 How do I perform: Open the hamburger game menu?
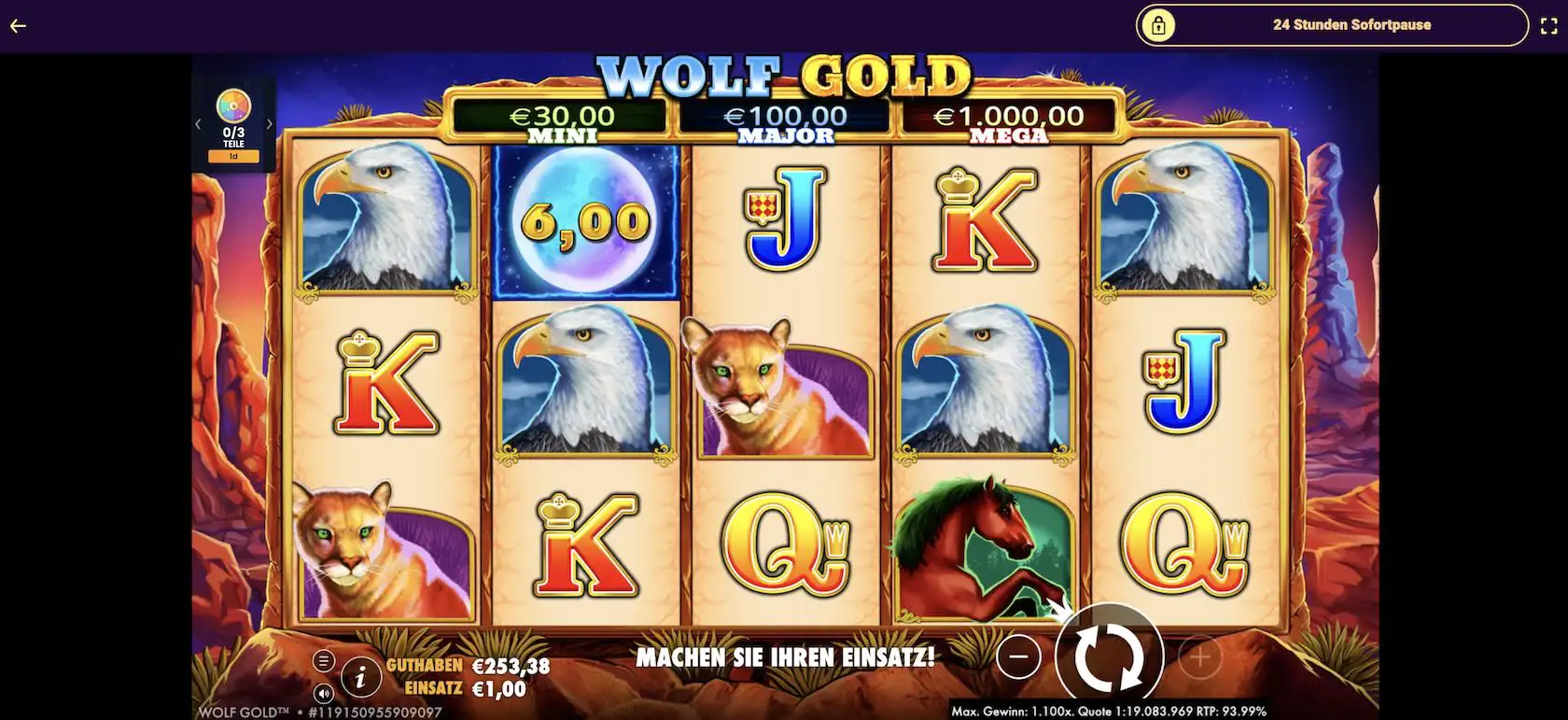325,658
